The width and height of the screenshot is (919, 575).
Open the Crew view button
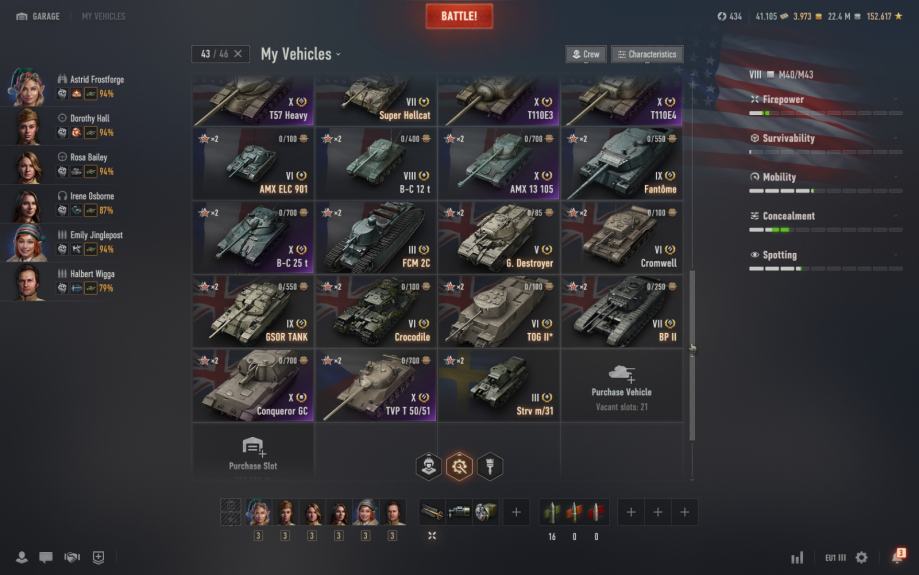(x=586, y=54)
